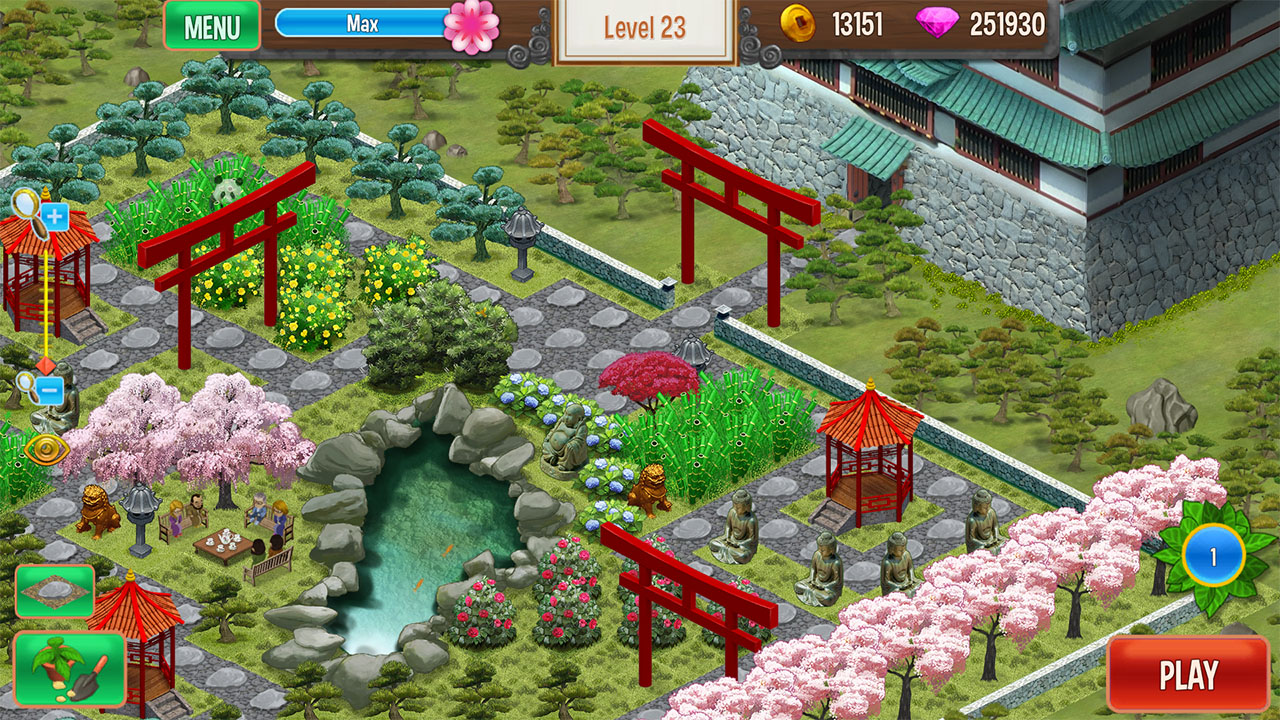The width and height of the screenshot is (1280, 720).
Task: Open the MENU
Action: [212, 26]
